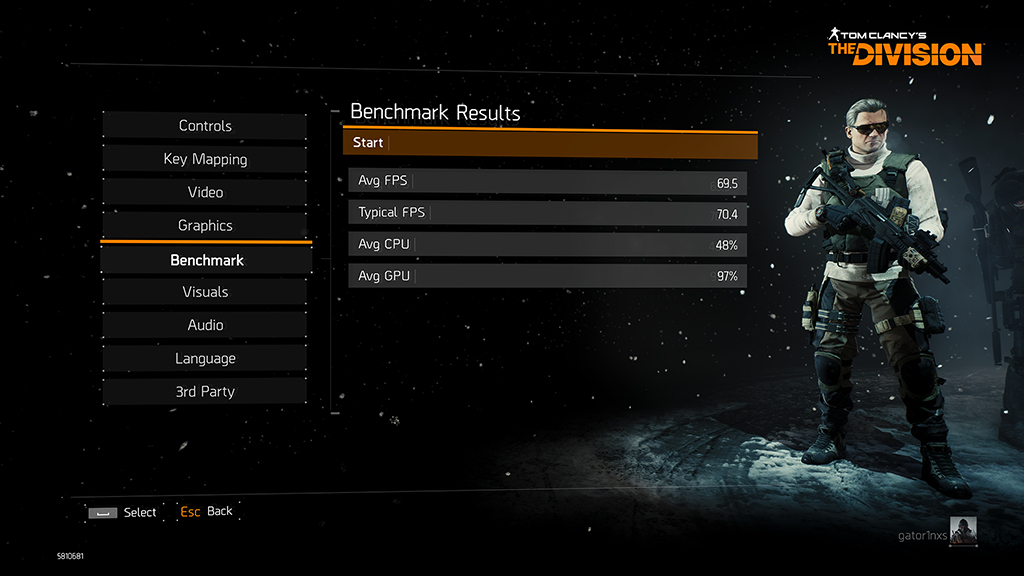Go to the Visuals settings
The width and height of the screenshot is (1024, 576).
pyautogui.click(x=205, y=292)
